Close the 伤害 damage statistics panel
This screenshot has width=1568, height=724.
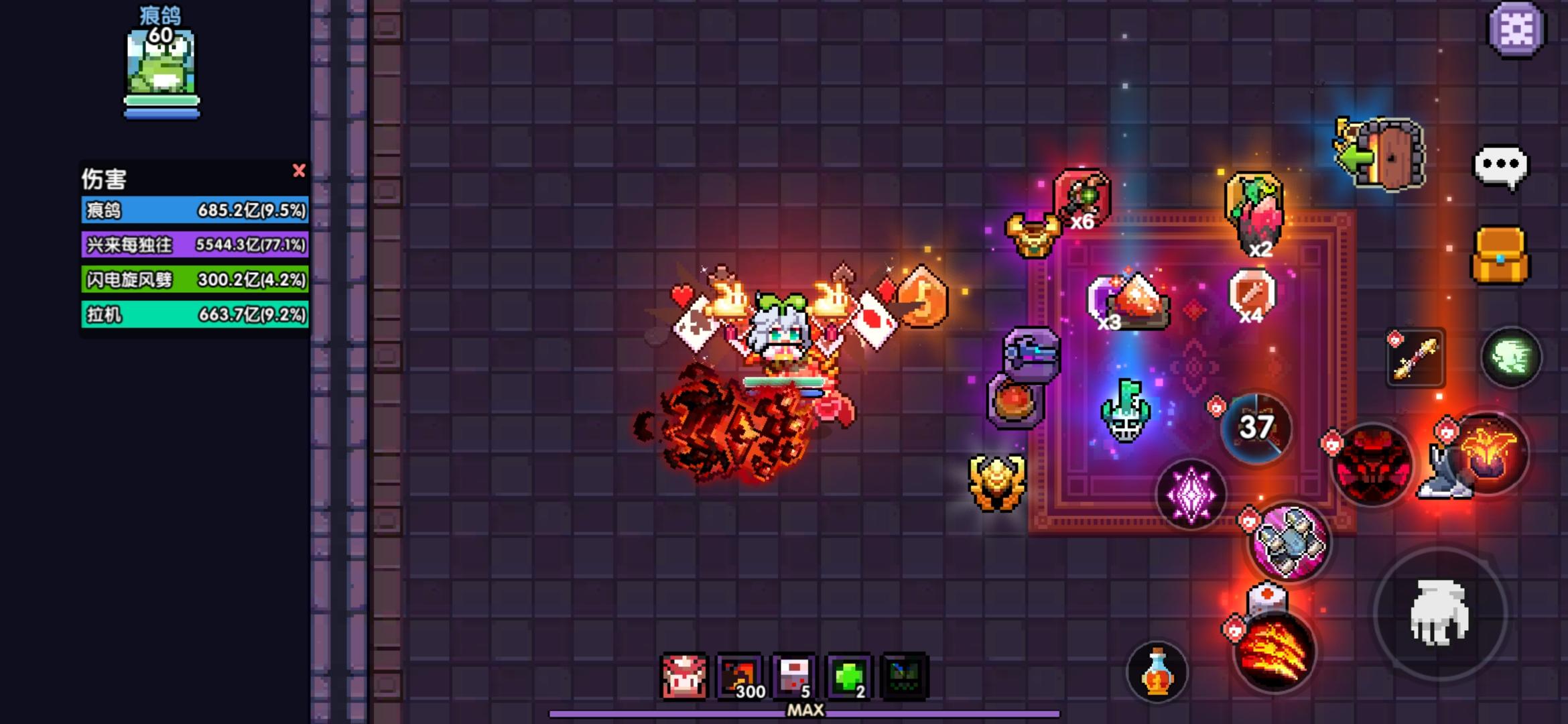(300, 171)
